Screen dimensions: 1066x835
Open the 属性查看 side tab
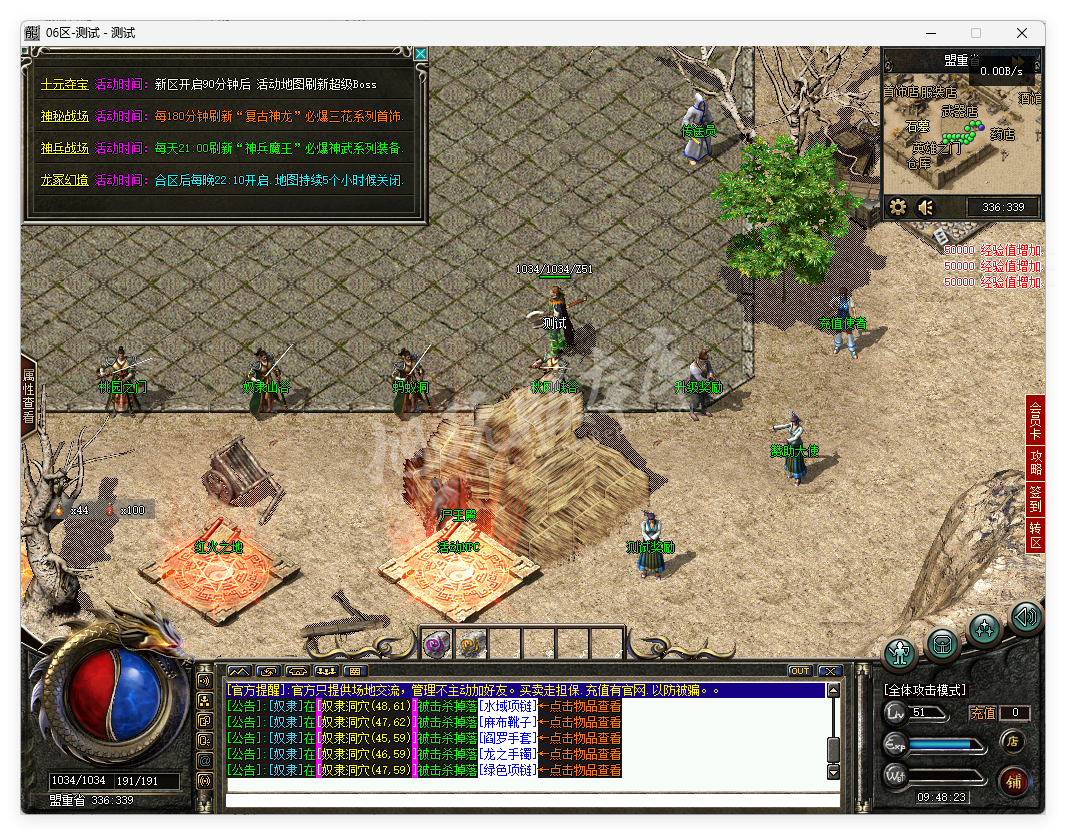[28, 398]
